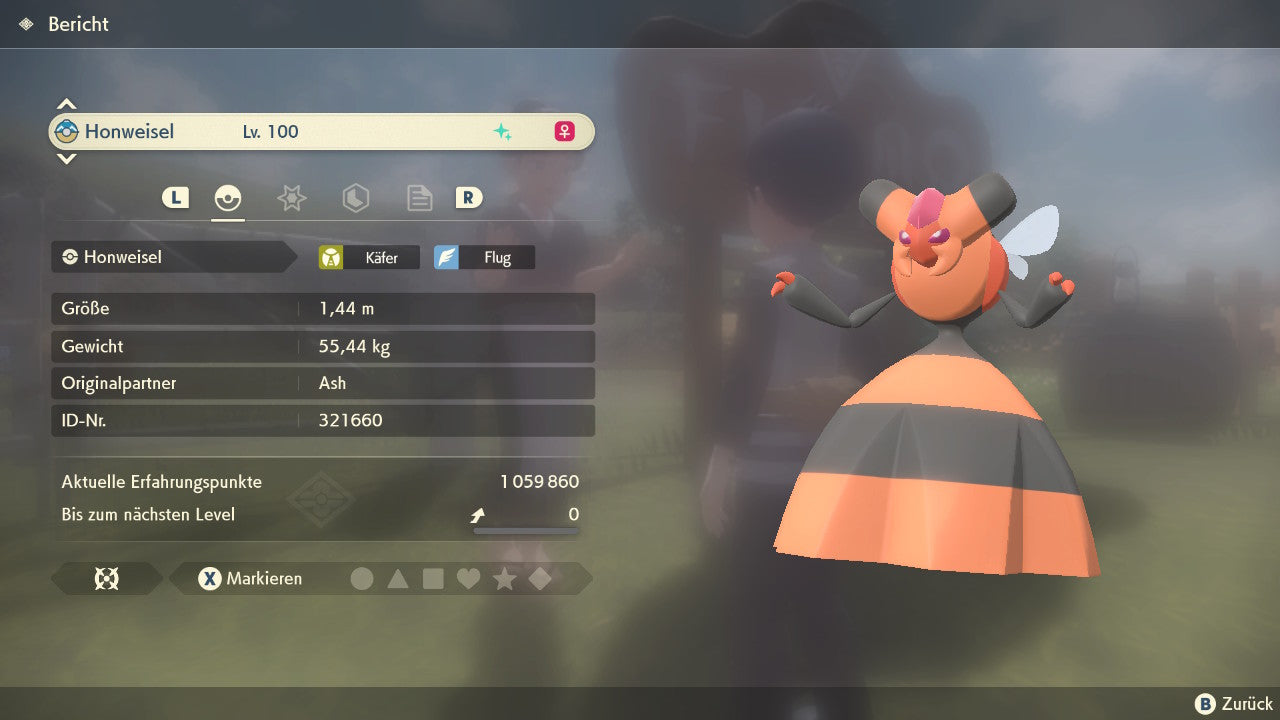Open the hexagon shield tab
The width and height of the screenshot is (1280, 720).
(355, 198)
